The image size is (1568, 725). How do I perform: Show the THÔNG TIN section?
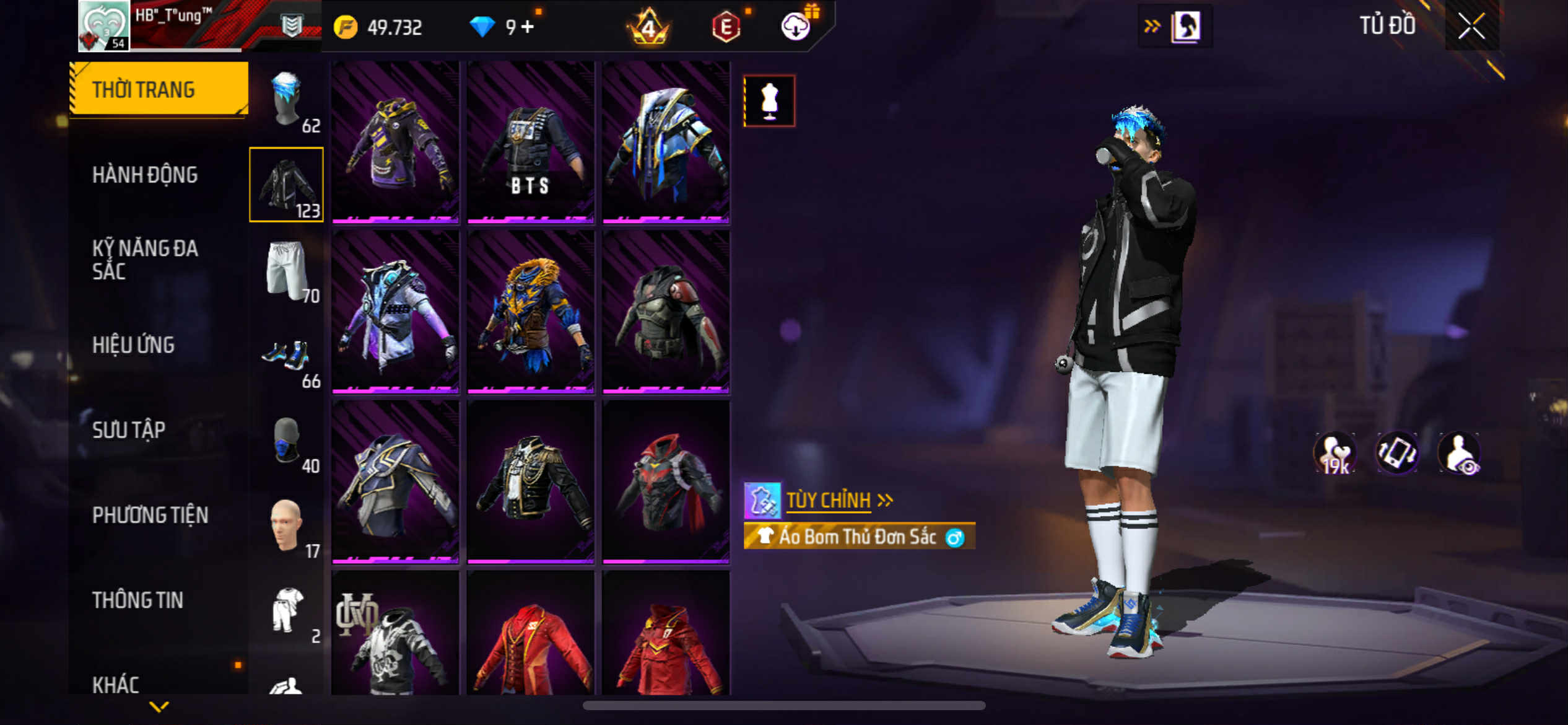click(137, 600)
